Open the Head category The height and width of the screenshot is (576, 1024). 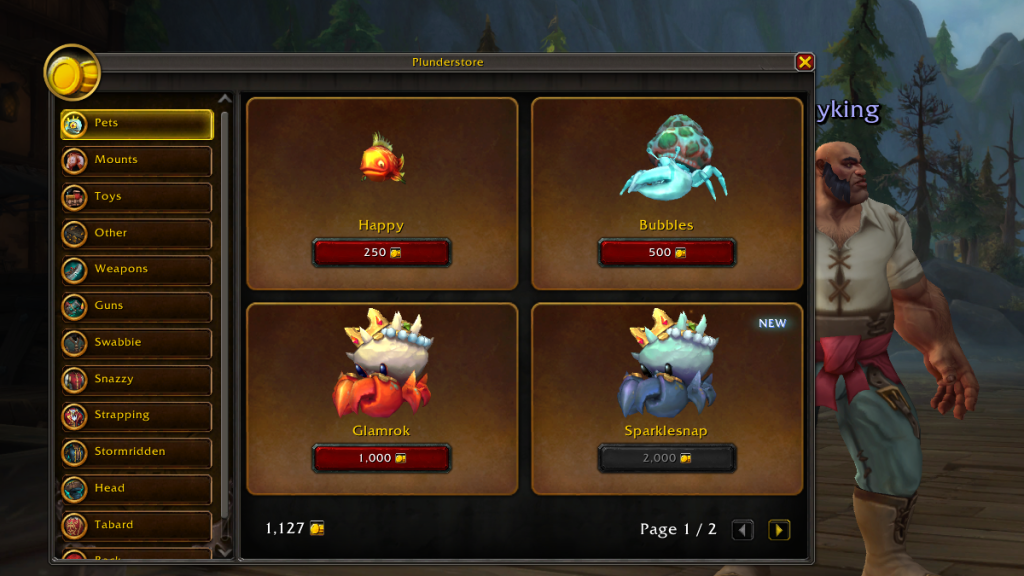click(x=136, y=489)
